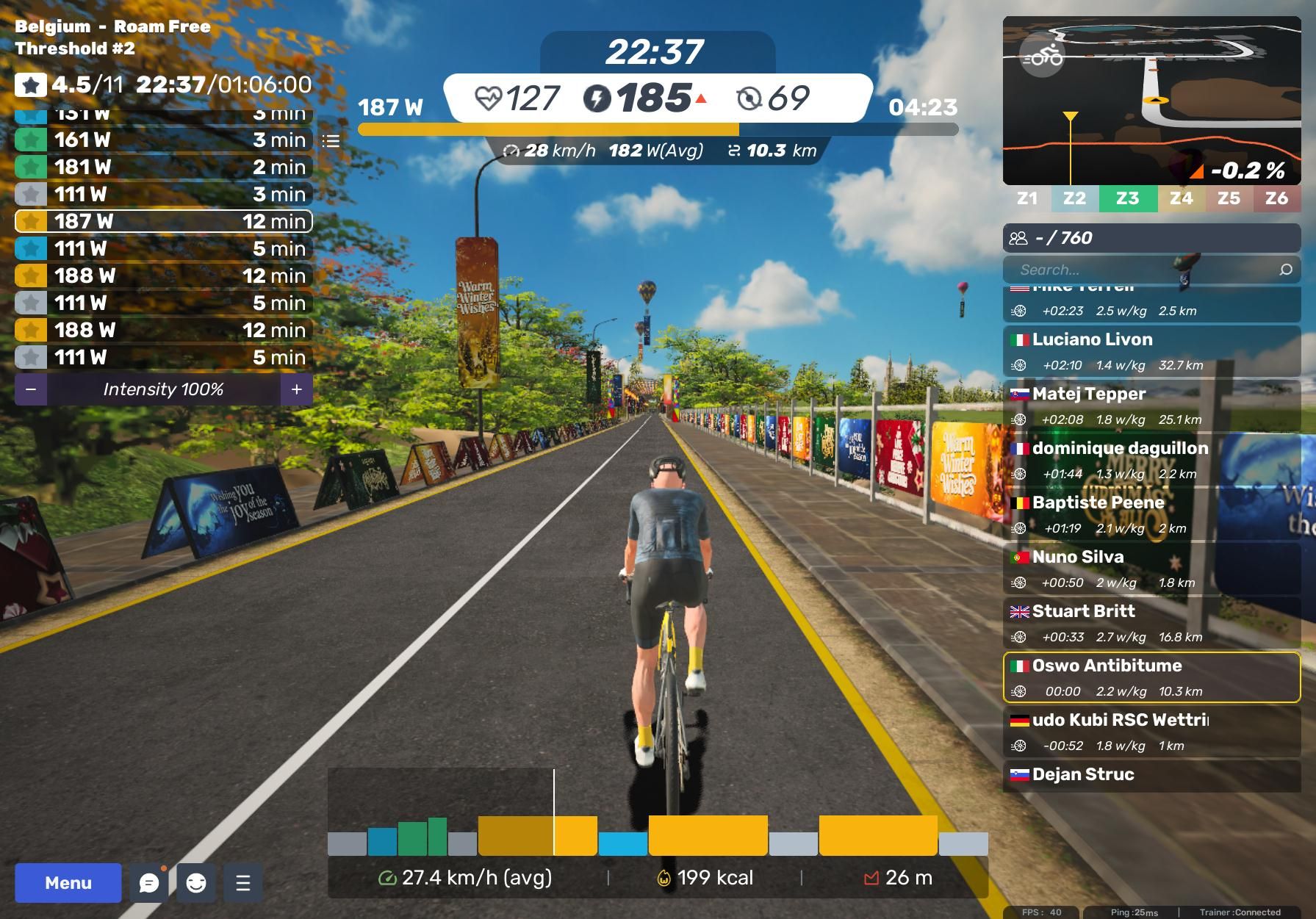Click the smiley emote button

(196, 882)
